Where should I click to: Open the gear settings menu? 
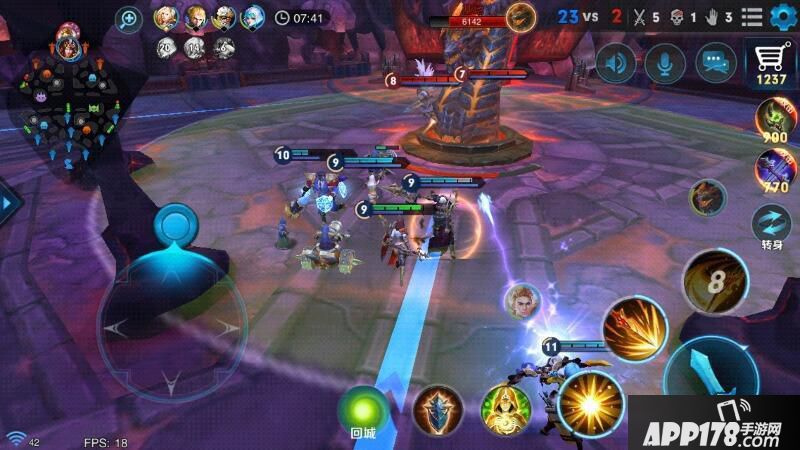tap(781, 17)
